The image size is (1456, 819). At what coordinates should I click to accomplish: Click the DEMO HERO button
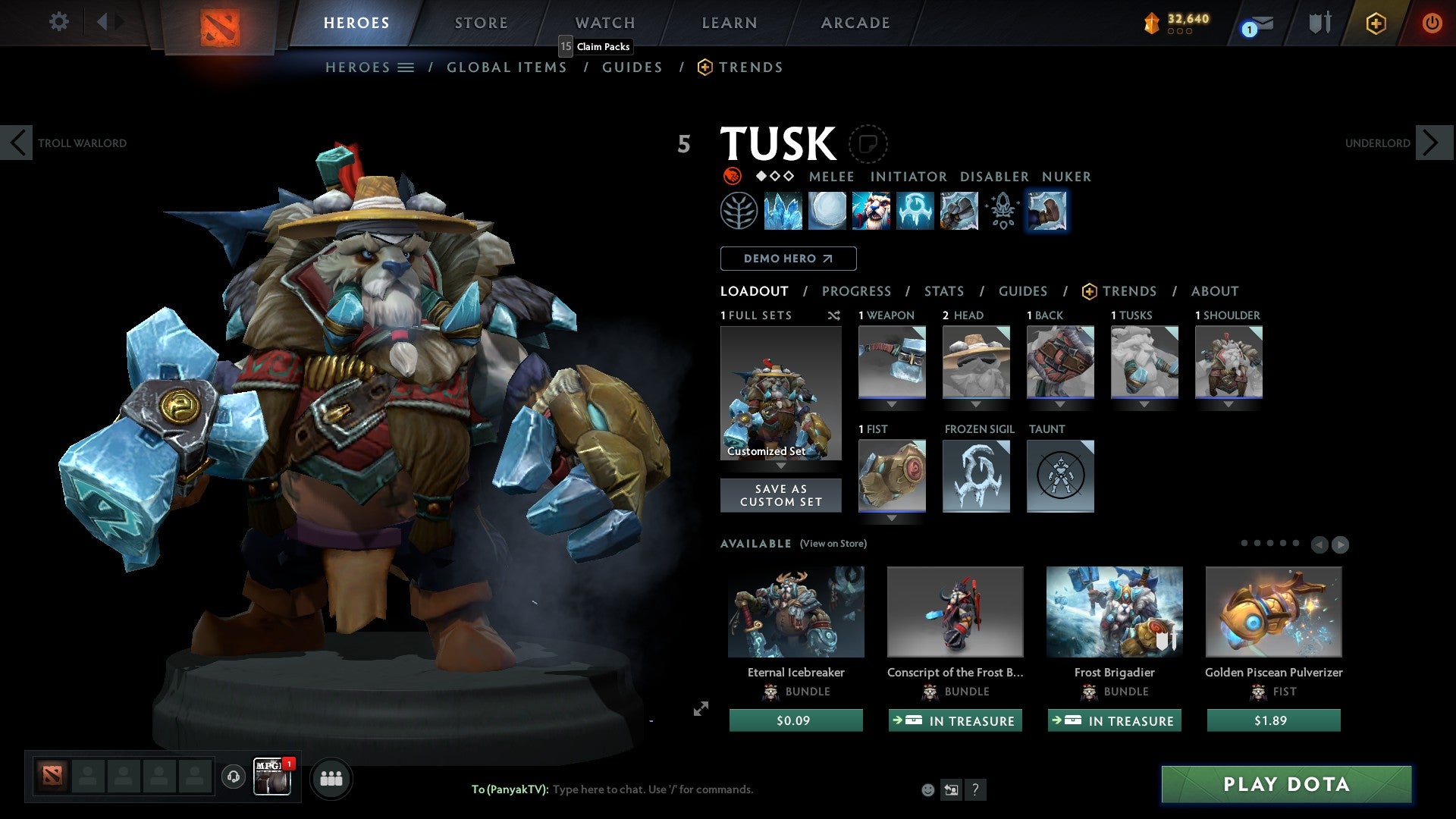point(787,258)
